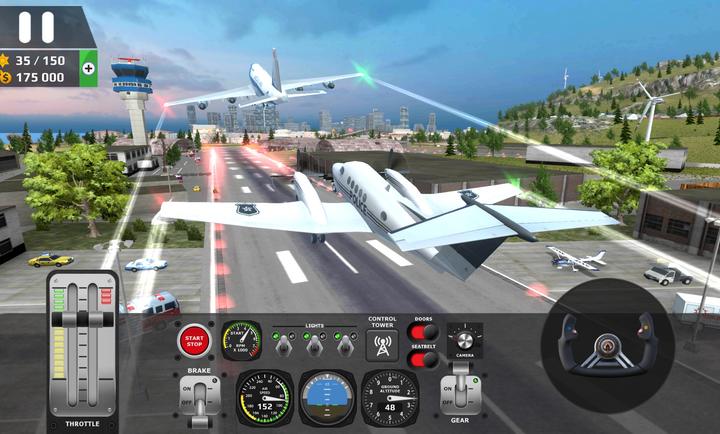The image size is (720, 434).
Task: Contact the Control Tower
Action: click(x=381, y=346)
